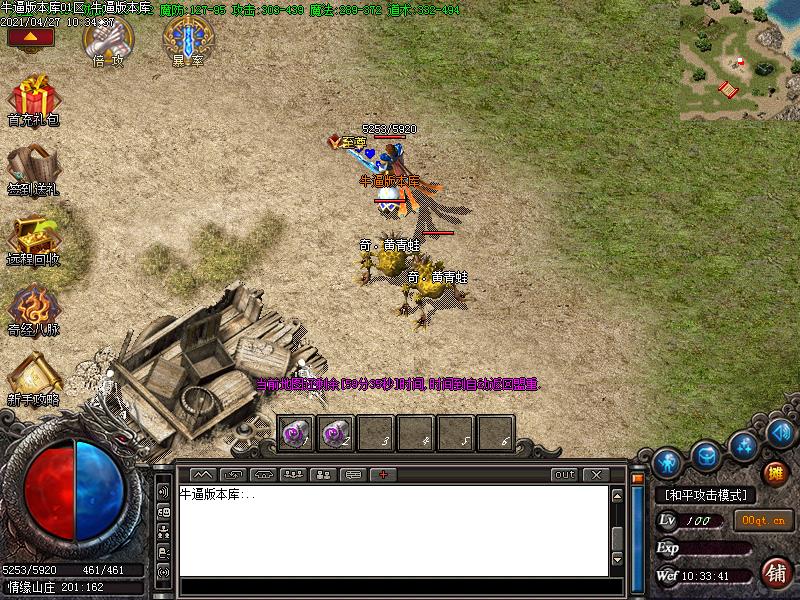
Task: Open the 摊 stall button
Action: 774,473
